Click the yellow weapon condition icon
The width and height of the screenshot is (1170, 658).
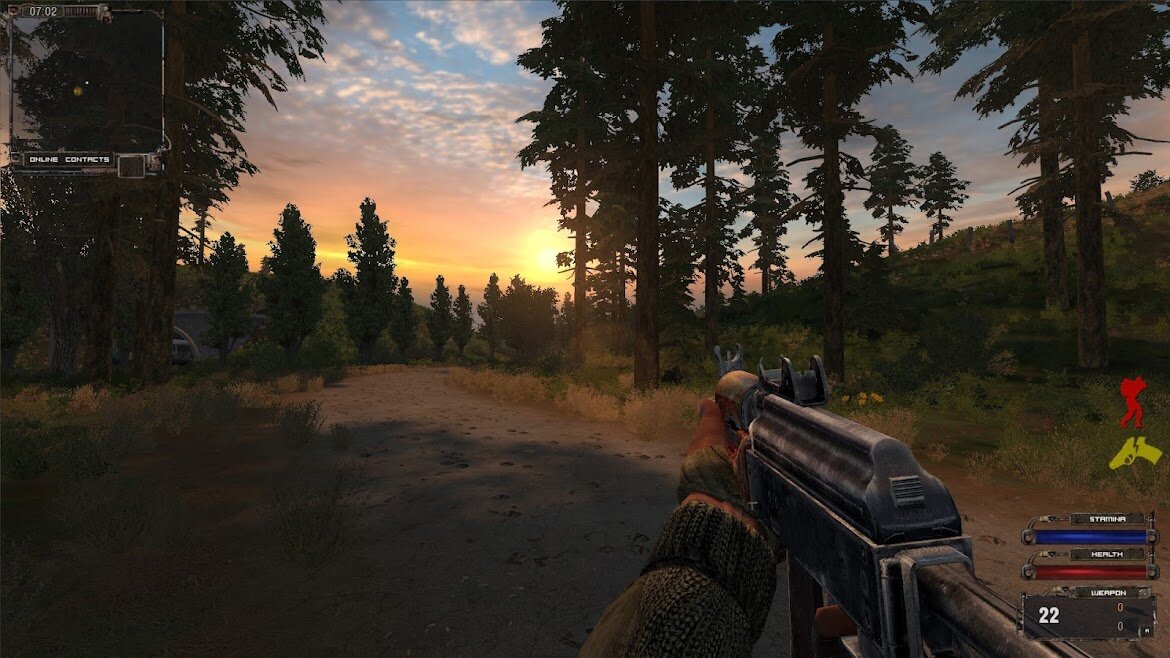1135,453
